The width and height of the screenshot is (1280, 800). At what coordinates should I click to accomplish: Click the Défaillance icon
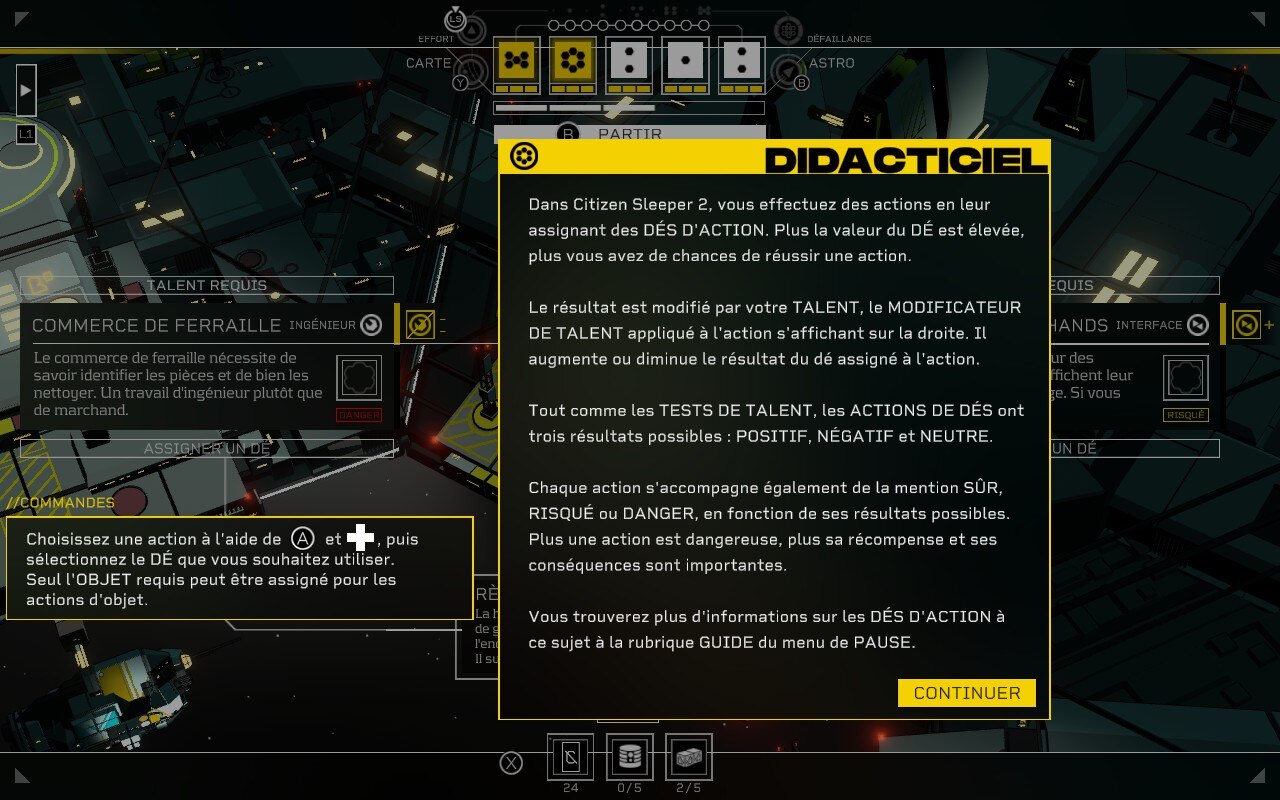788,30
